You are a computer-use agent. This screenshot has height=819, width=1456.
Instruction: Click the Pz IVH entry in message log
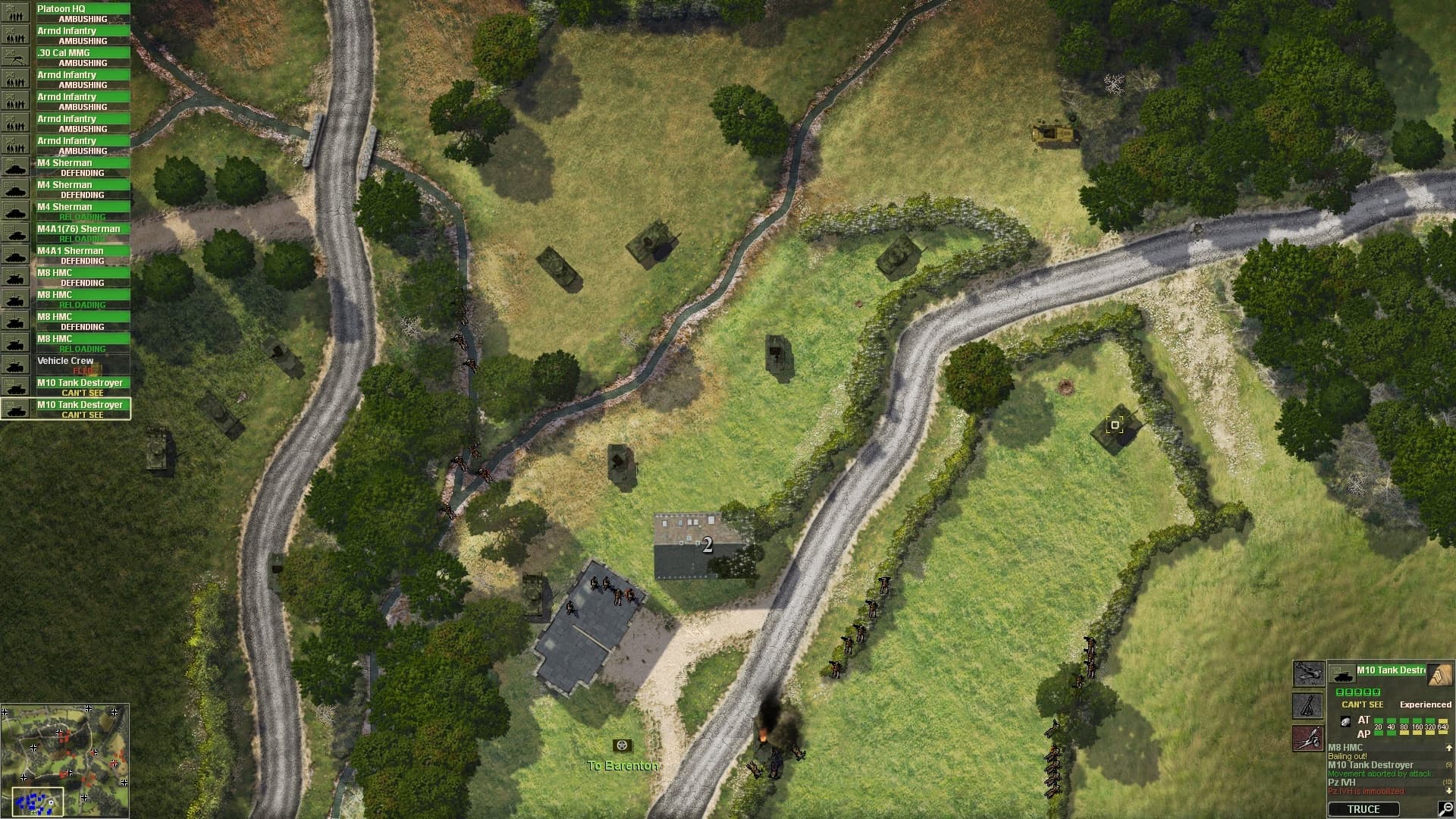(x=1345, y=781)
